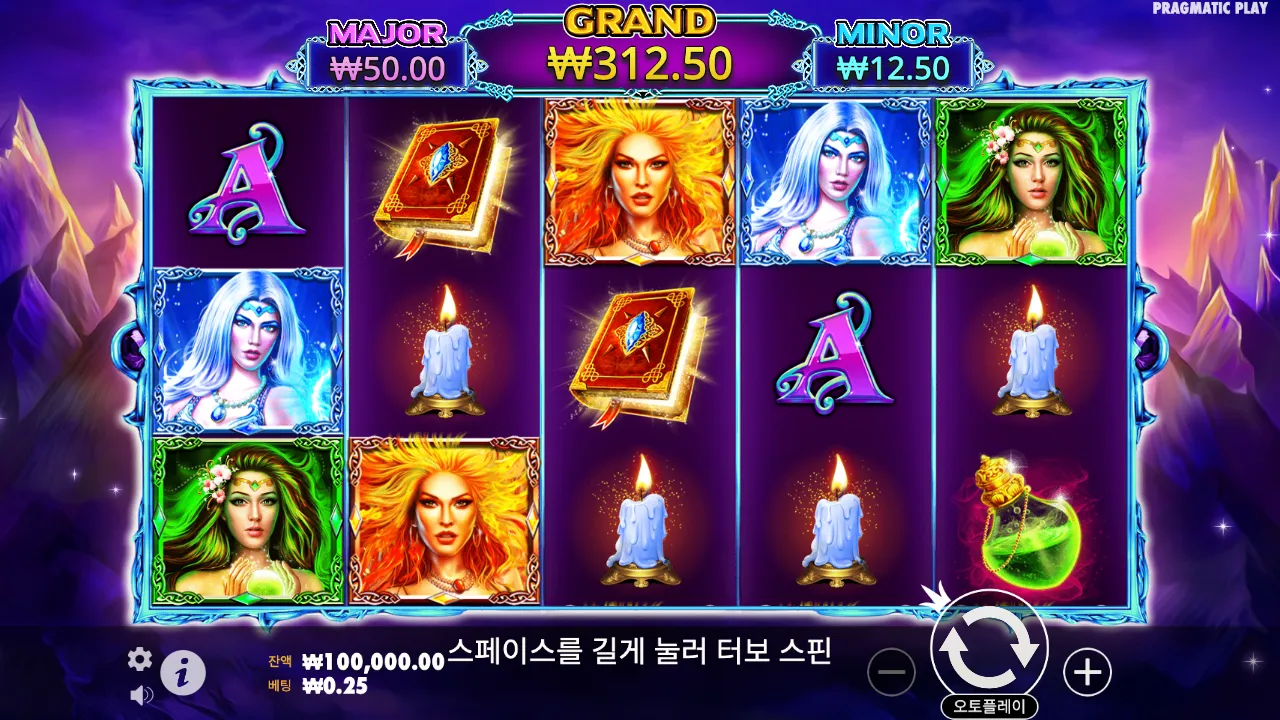1280x720 pixels.
Task: Open the game information screen
Action: point(181,671)
